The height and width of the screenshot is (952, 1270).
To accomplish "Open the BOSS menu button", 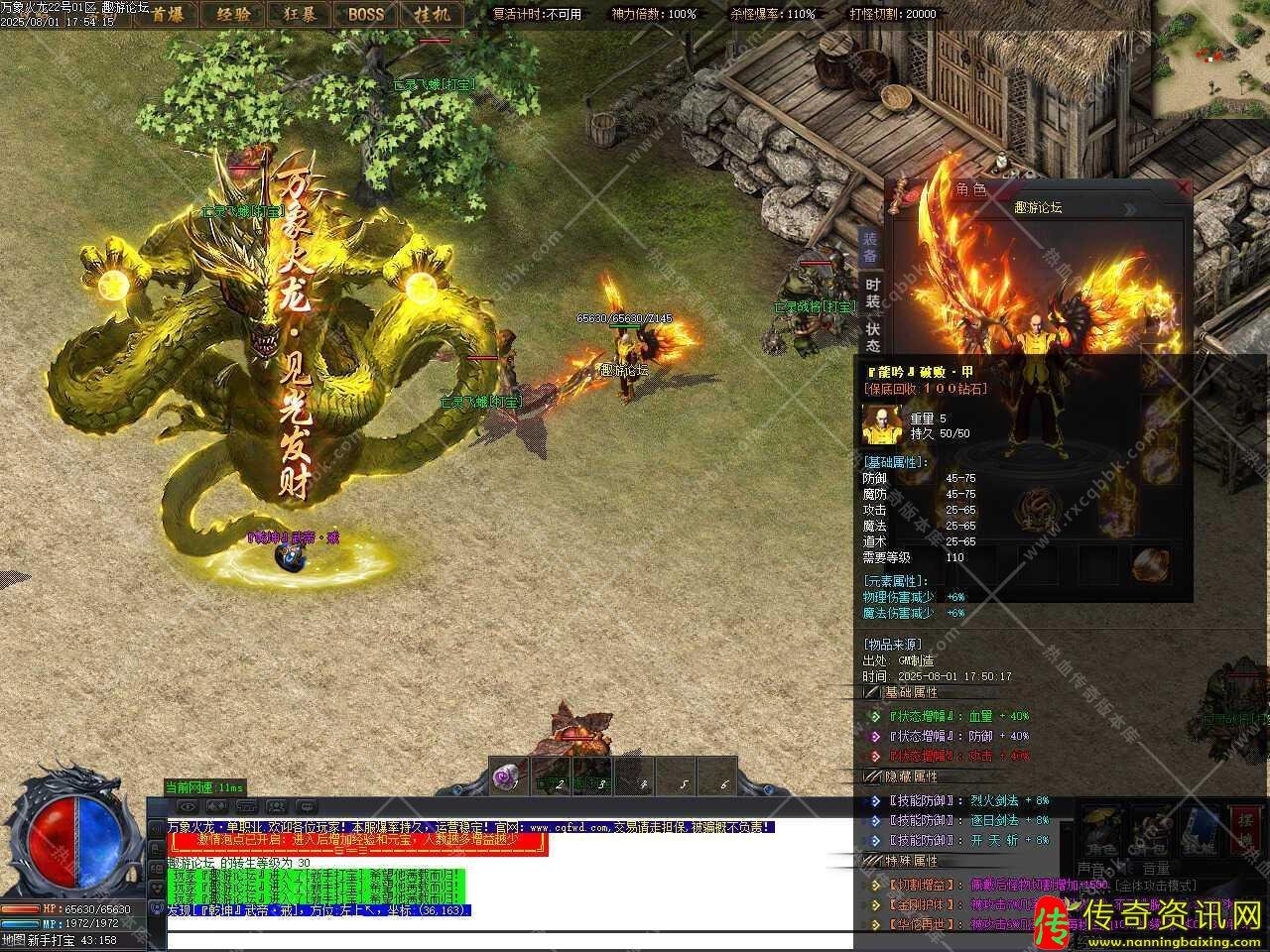I will pos(366,14).
